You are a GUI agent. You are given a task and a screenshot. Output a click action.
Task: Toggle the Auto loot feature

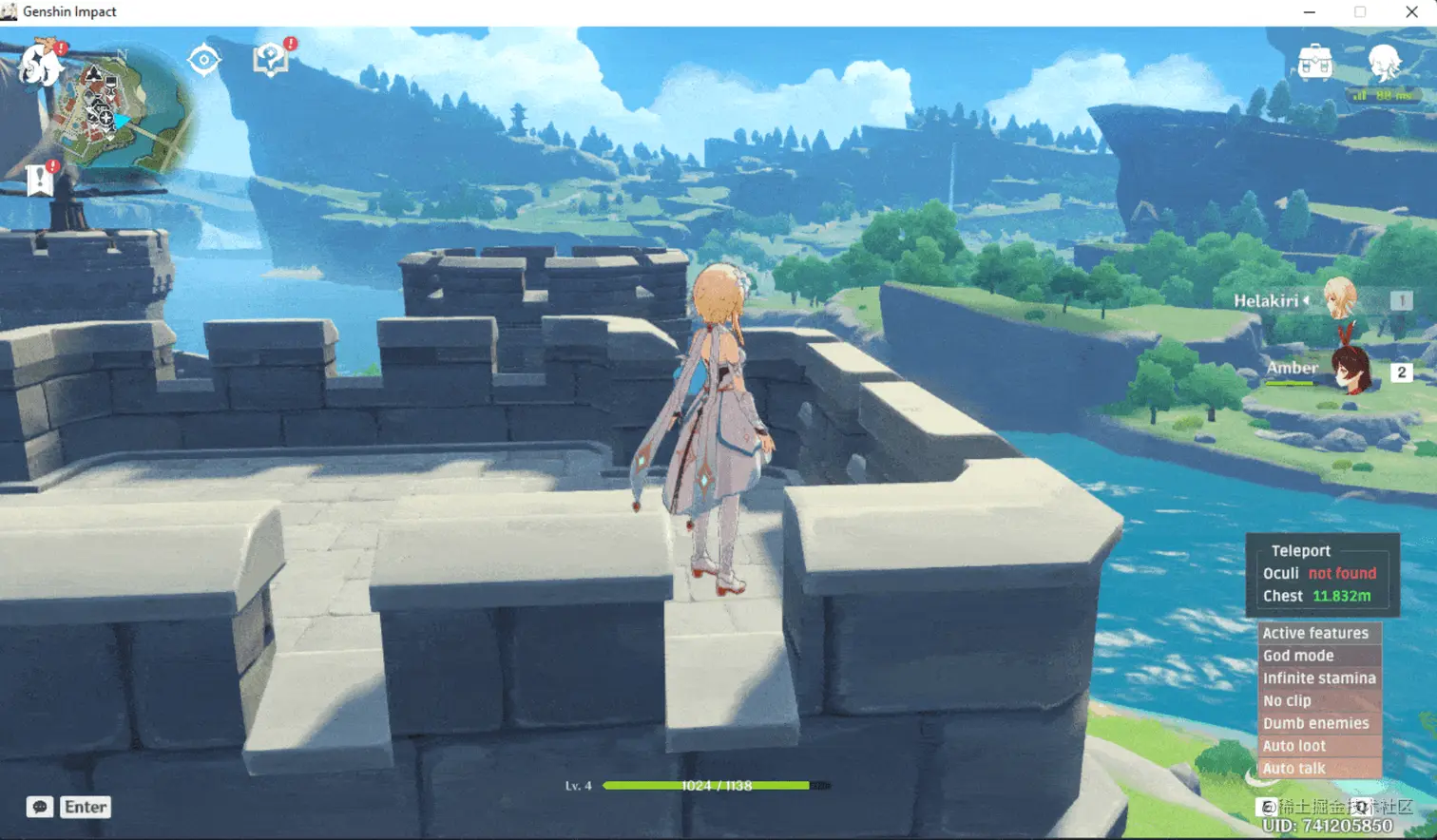point(1293,746)
